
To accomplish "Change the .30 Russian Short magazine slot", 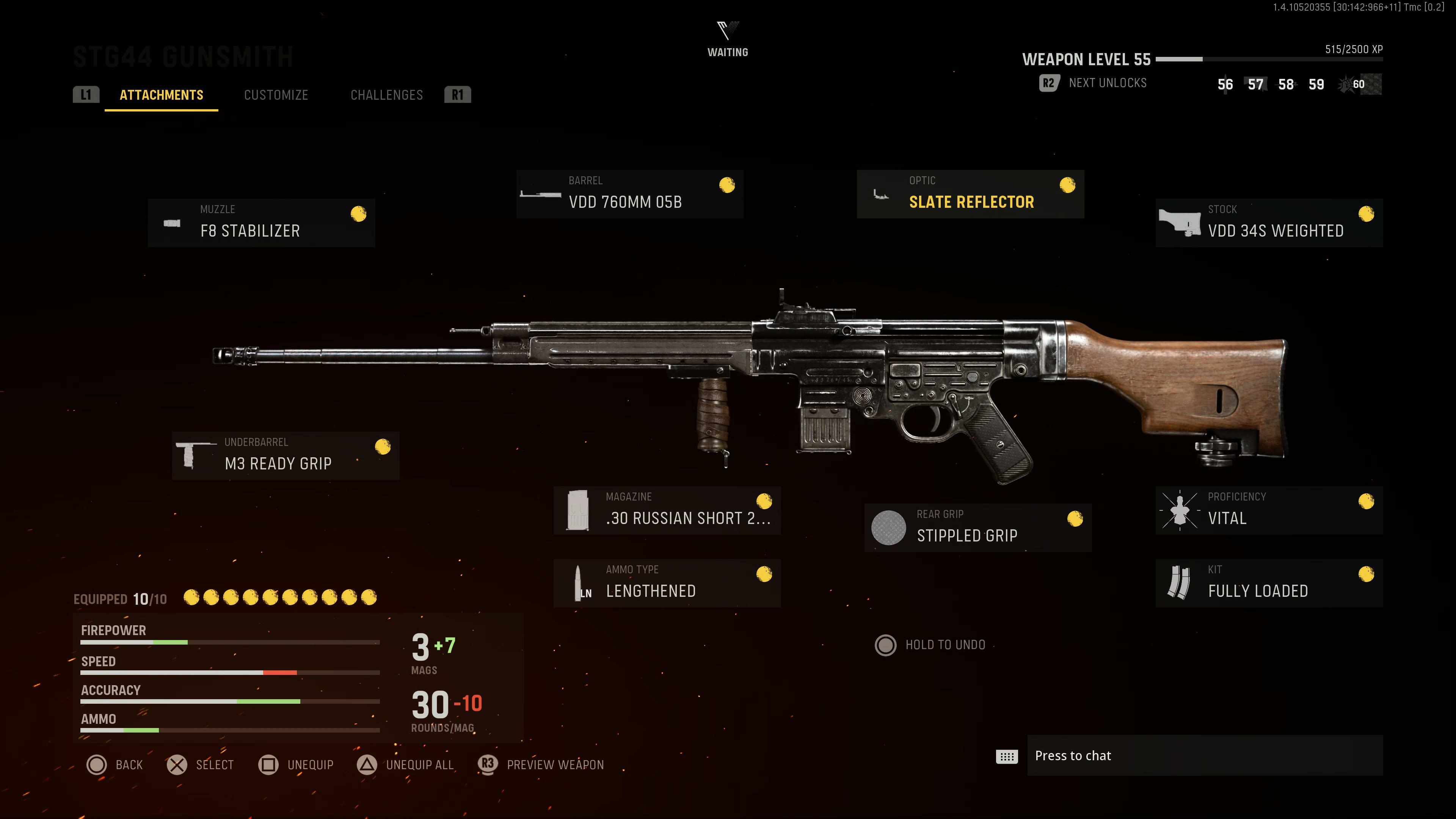I will (667, 510).
